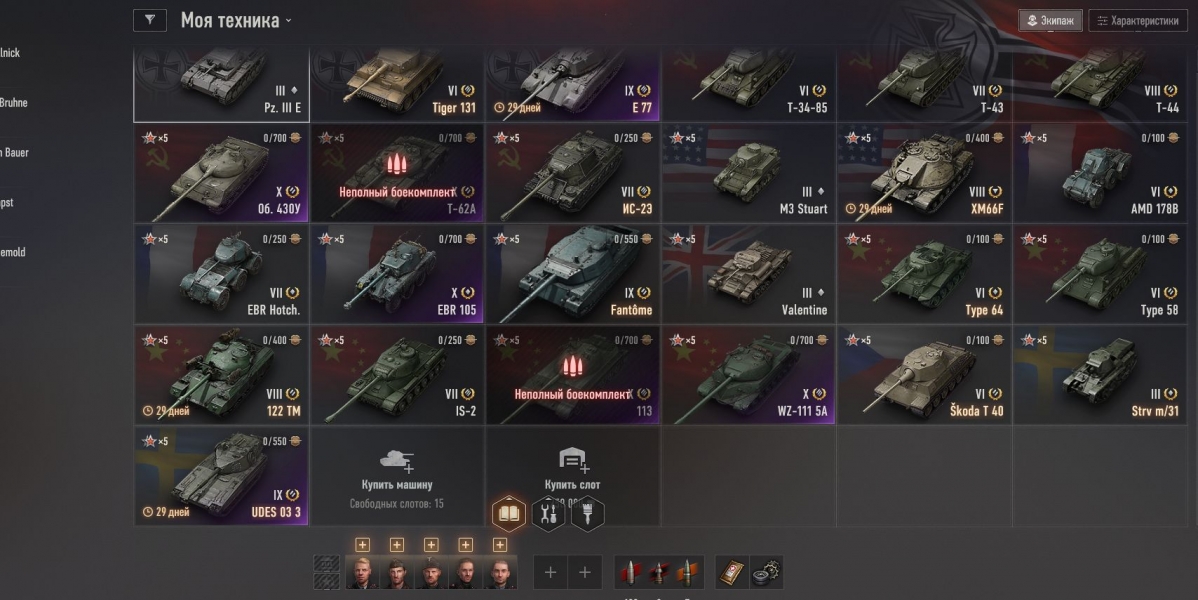Select the UDES 03 3 tank
This screenshot has height=600, width=1198.
click(x=221, y=477)
